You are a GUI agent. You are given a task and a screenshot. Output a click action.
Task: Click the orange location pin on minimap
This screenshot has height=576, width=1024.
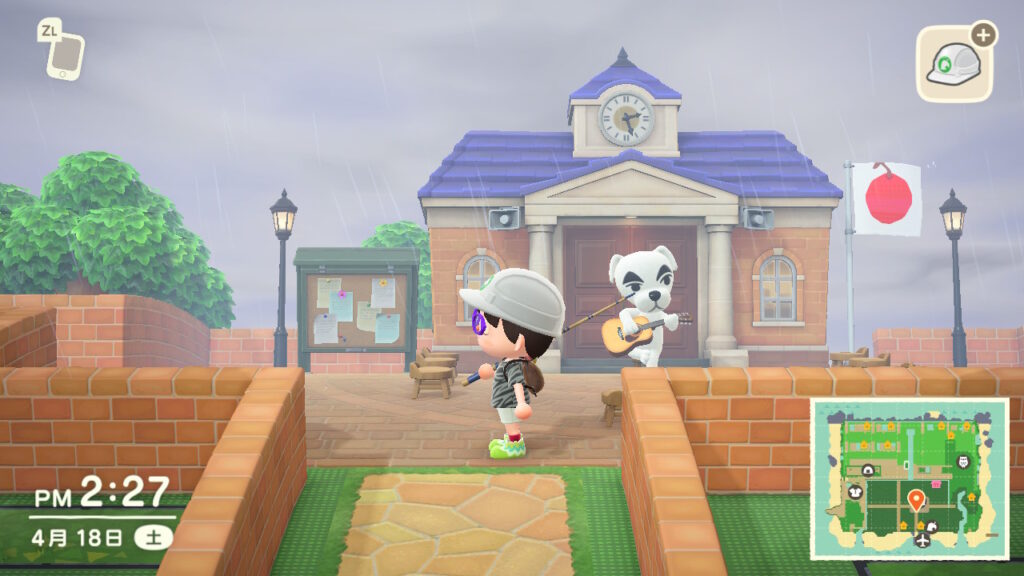(915, 499)
